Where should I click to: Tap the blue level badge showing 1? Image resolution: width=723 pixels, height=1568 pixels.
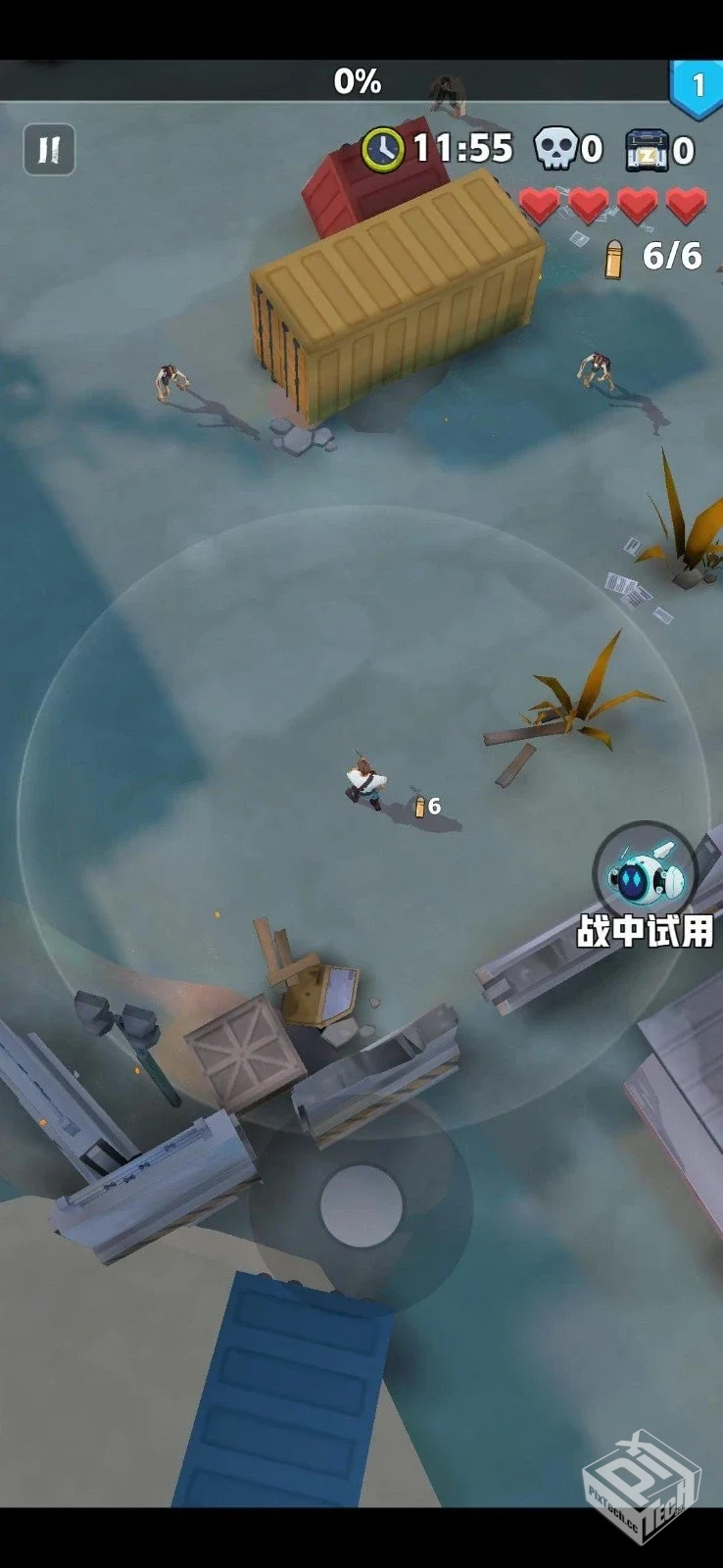(697, 87)
